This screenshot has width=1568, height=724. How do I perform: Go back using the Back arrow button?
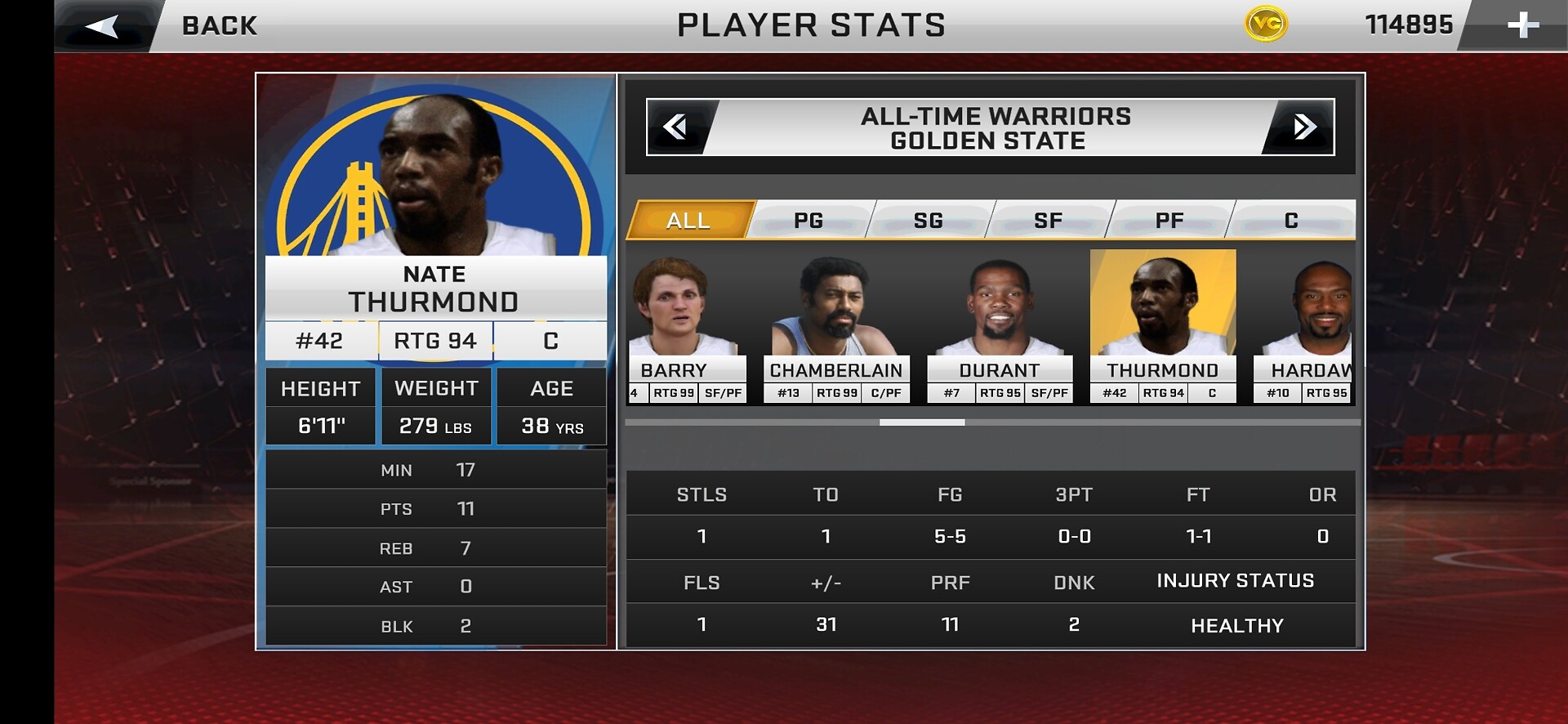pos(104,26)
